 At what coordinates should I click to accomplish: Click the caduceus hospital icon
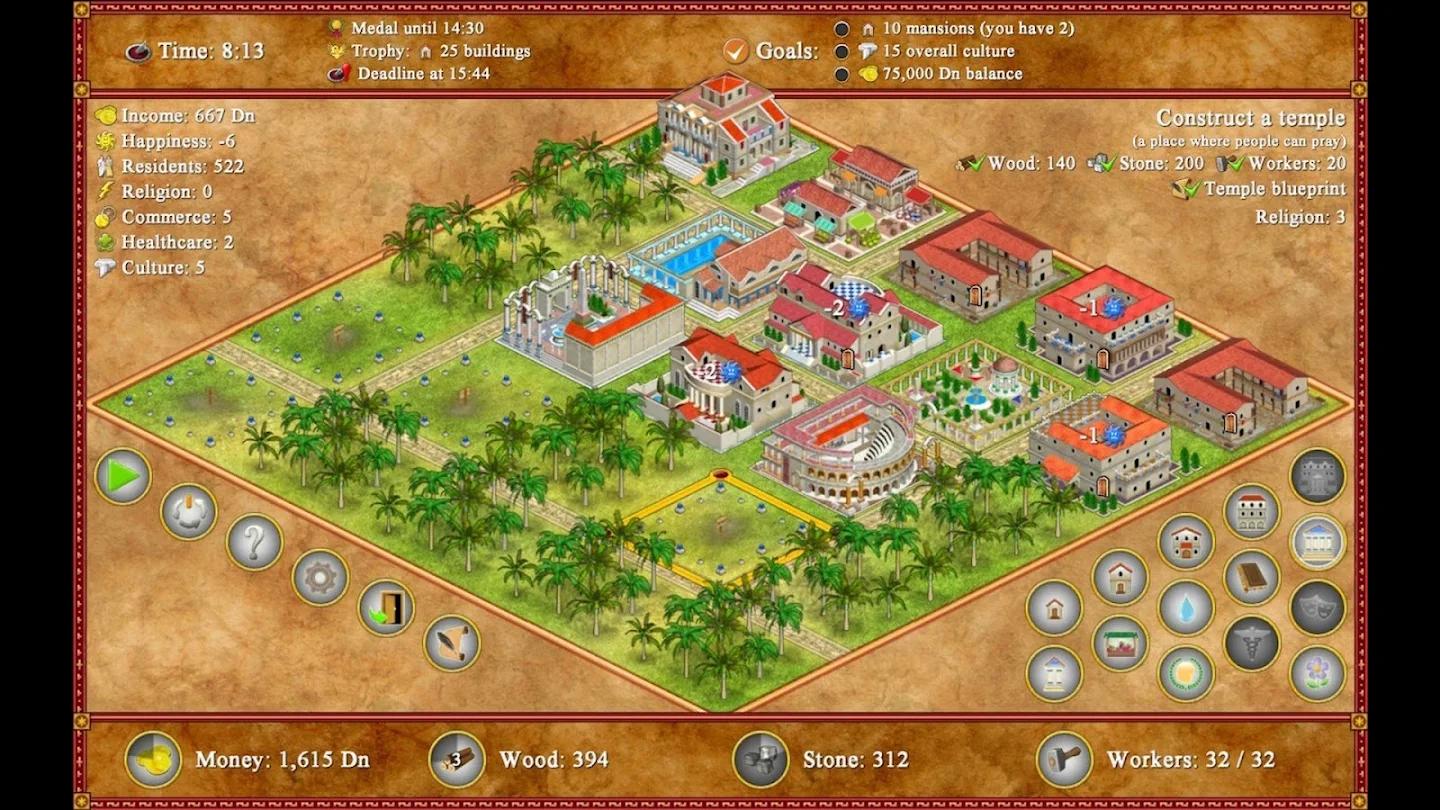(x=1250, y=642)
